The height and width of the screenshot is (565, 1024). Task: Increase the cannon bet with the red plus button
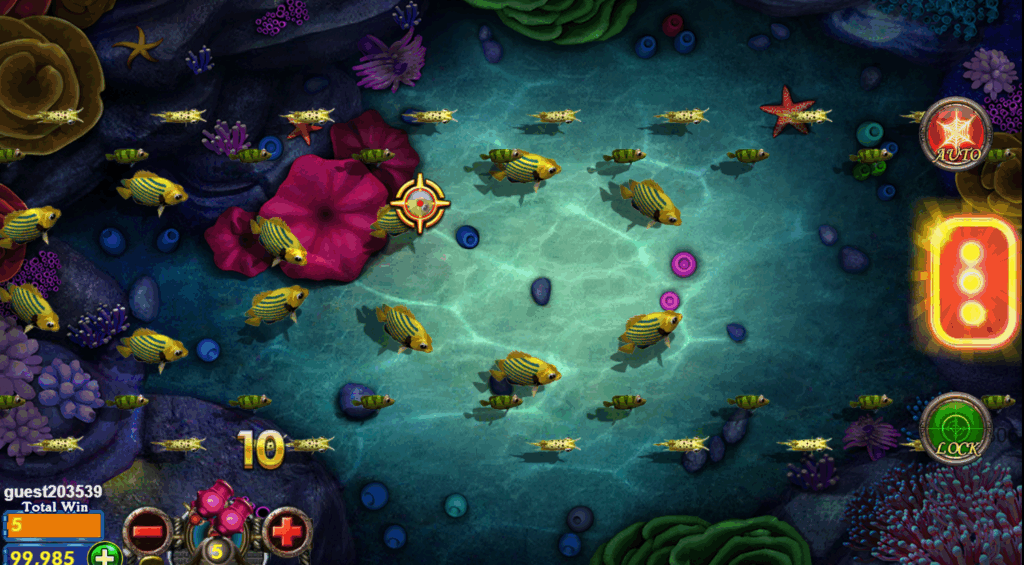[287, 532]
